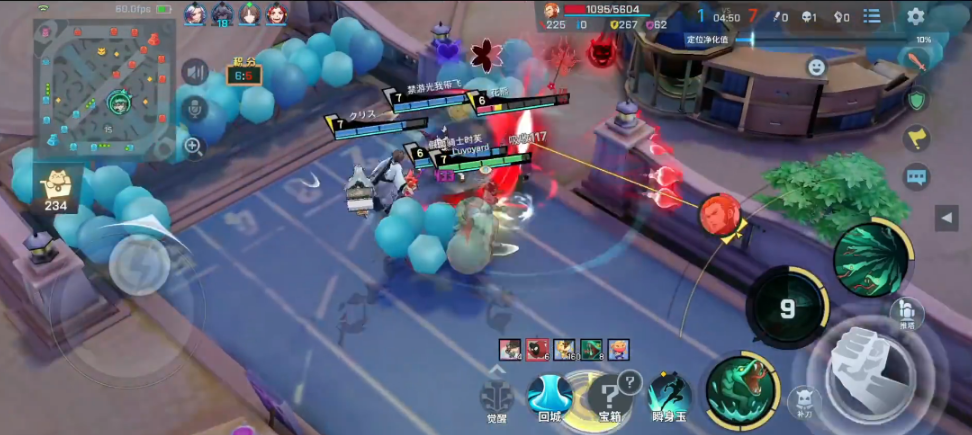Toggle the microphone voice chat button
This screenshot has height=435, width=972.
tap(194, 108)
